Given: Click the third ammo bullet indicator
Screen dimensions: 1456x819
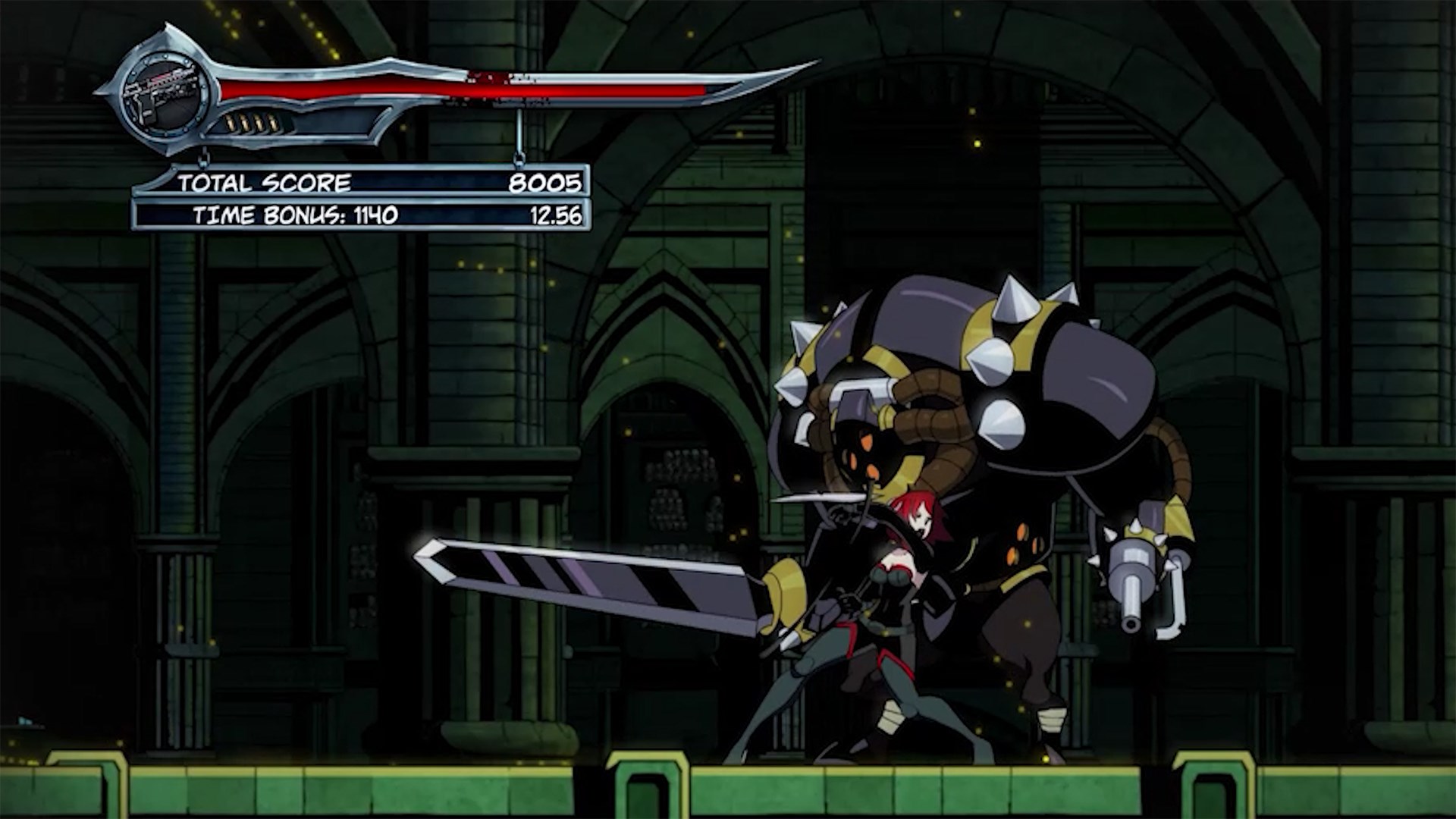Looking at the screenshot, I should tap(259, 123).
